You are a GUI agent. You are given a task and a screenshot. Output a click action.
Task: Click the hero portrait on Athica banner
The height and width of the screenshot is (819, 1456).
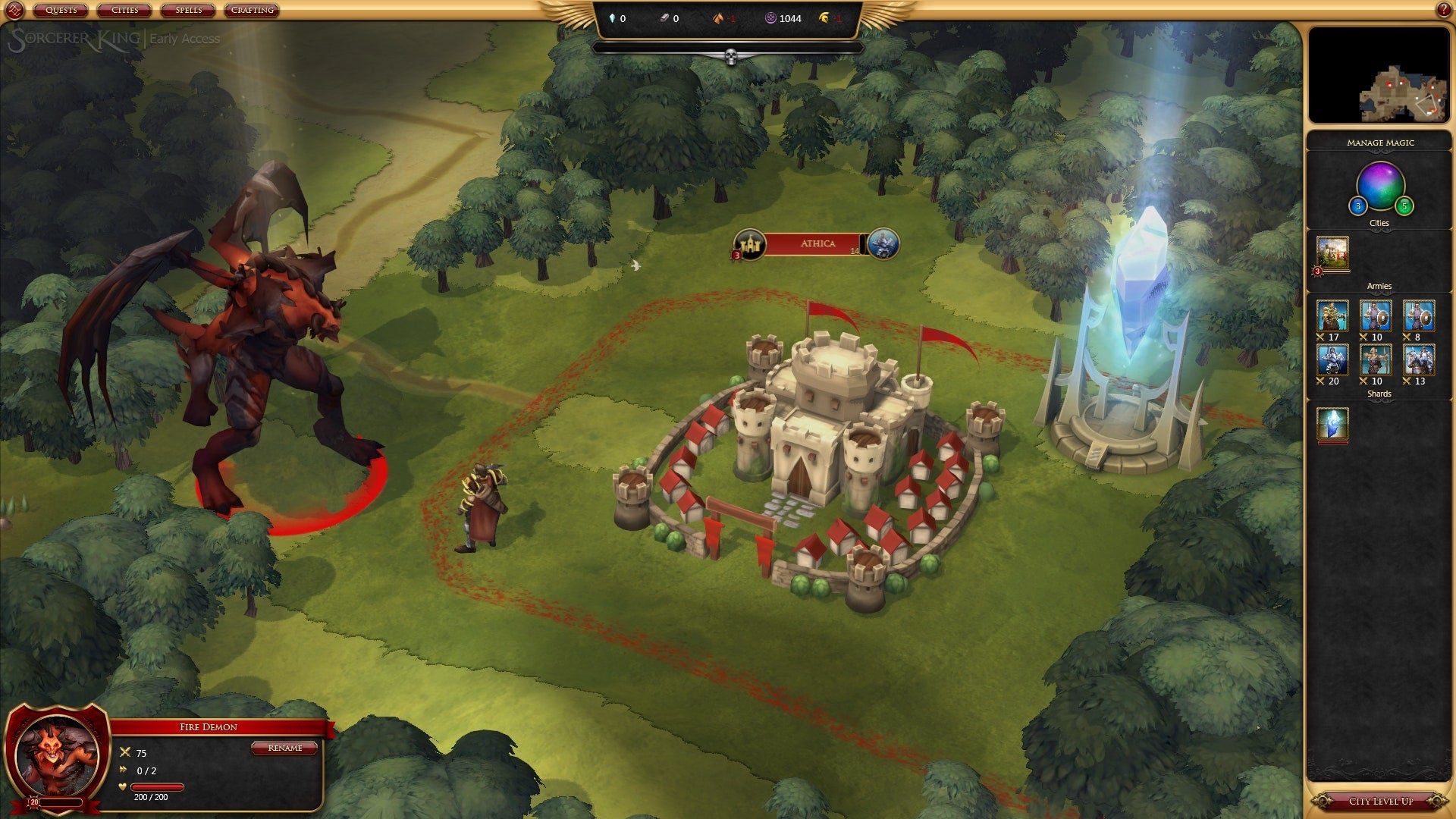pyautogui.click(x=883, y=244)
